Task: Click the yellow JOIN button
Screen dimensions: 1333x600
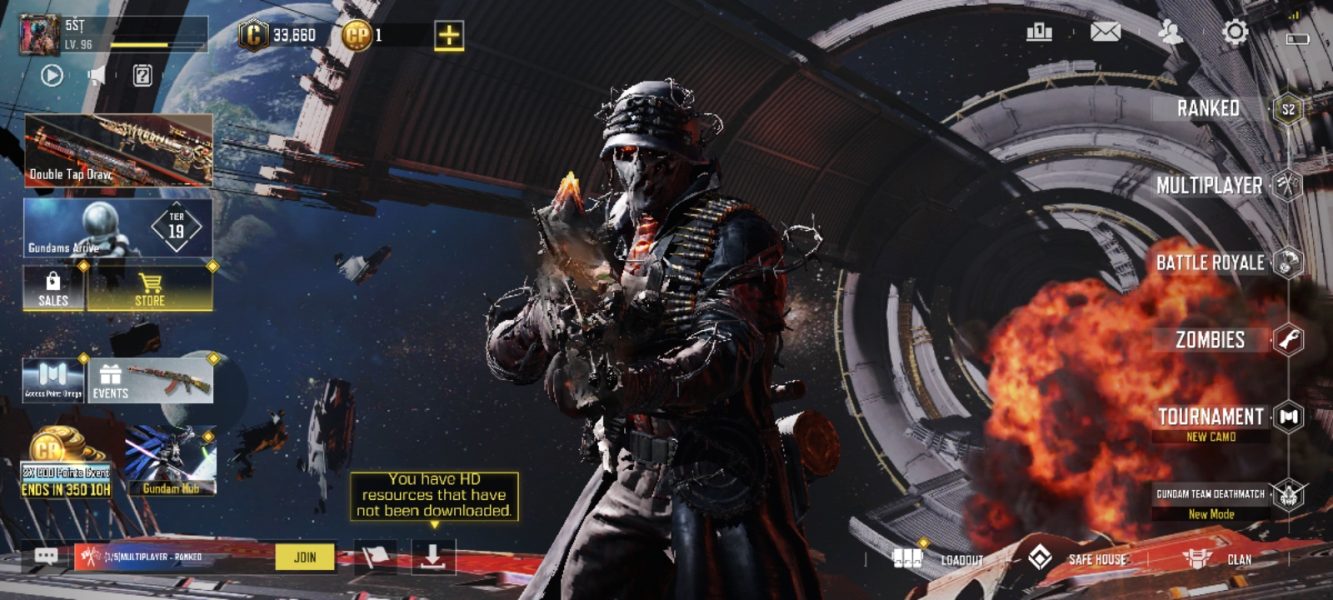Action: tap(304, 557)
